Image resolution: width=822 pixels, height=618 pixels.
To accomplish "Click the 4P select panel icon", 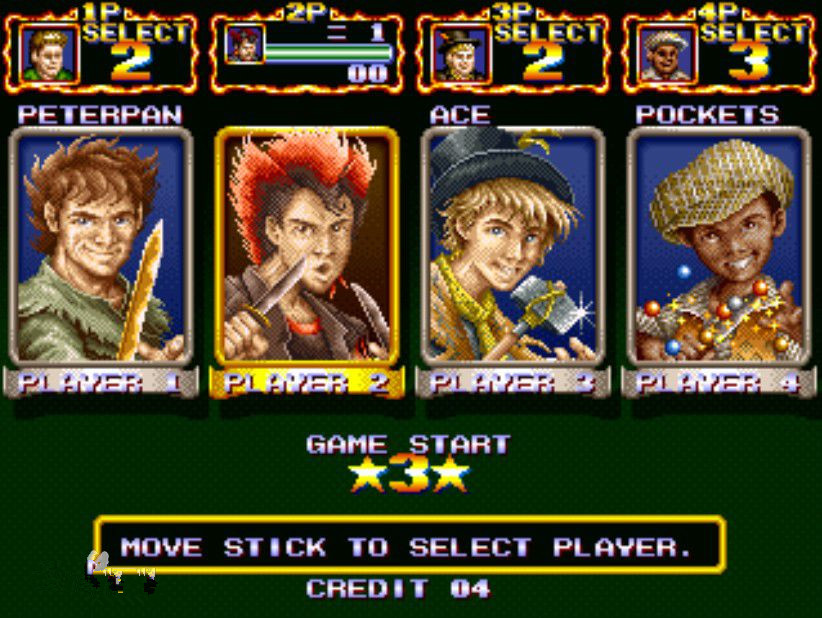I will (661, 53).
